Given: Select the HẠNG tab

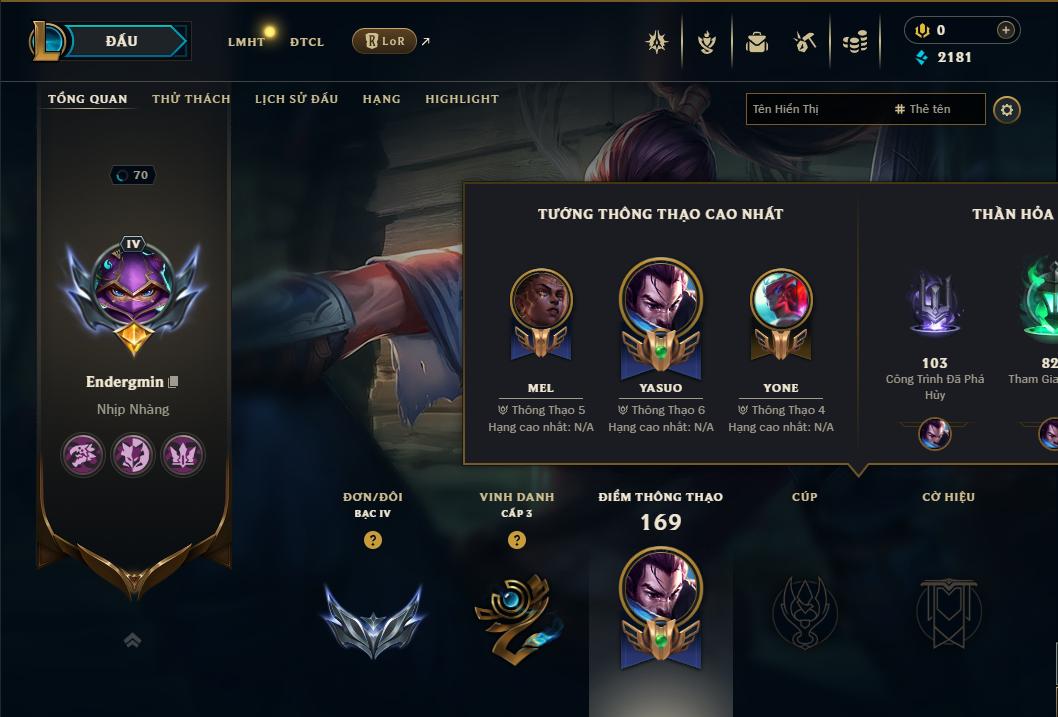Looking at the screenshot, I should point(381,99).
